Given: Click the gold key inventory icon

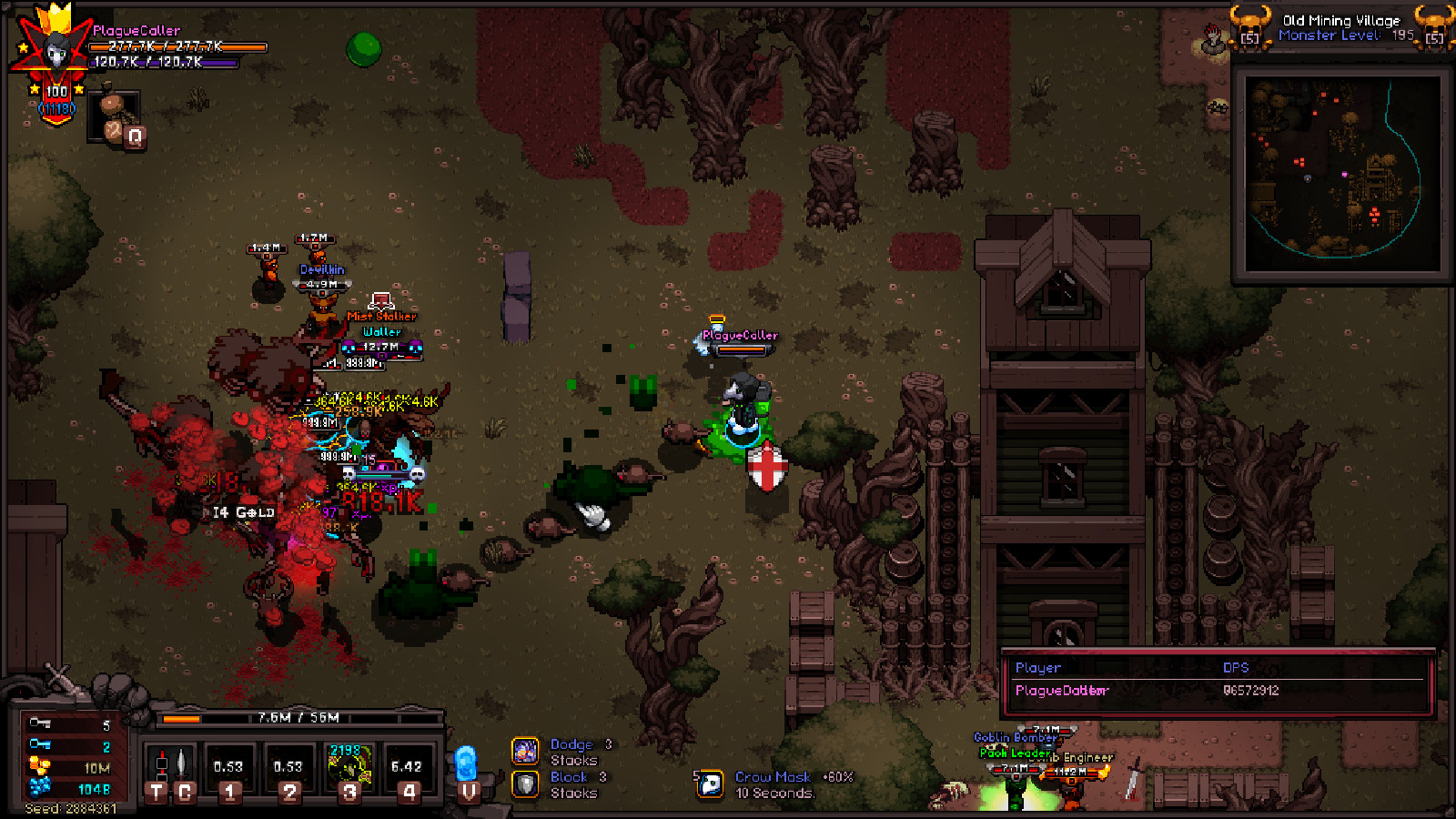Looking at the screenshot, I should [x=39, y=723].
